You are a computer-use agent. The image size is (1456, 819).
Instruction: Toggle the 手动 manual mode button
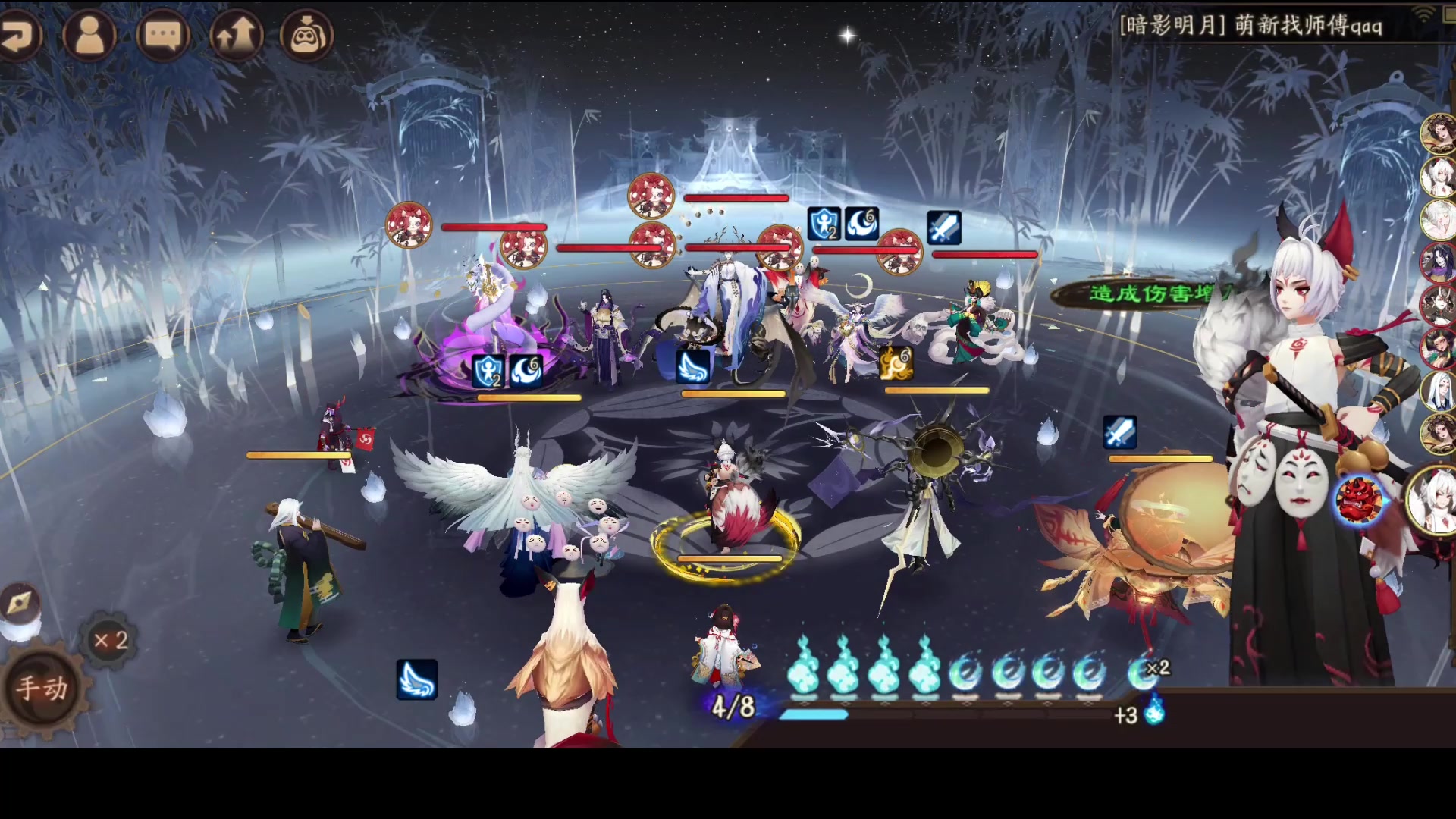[x=43, y=688]
